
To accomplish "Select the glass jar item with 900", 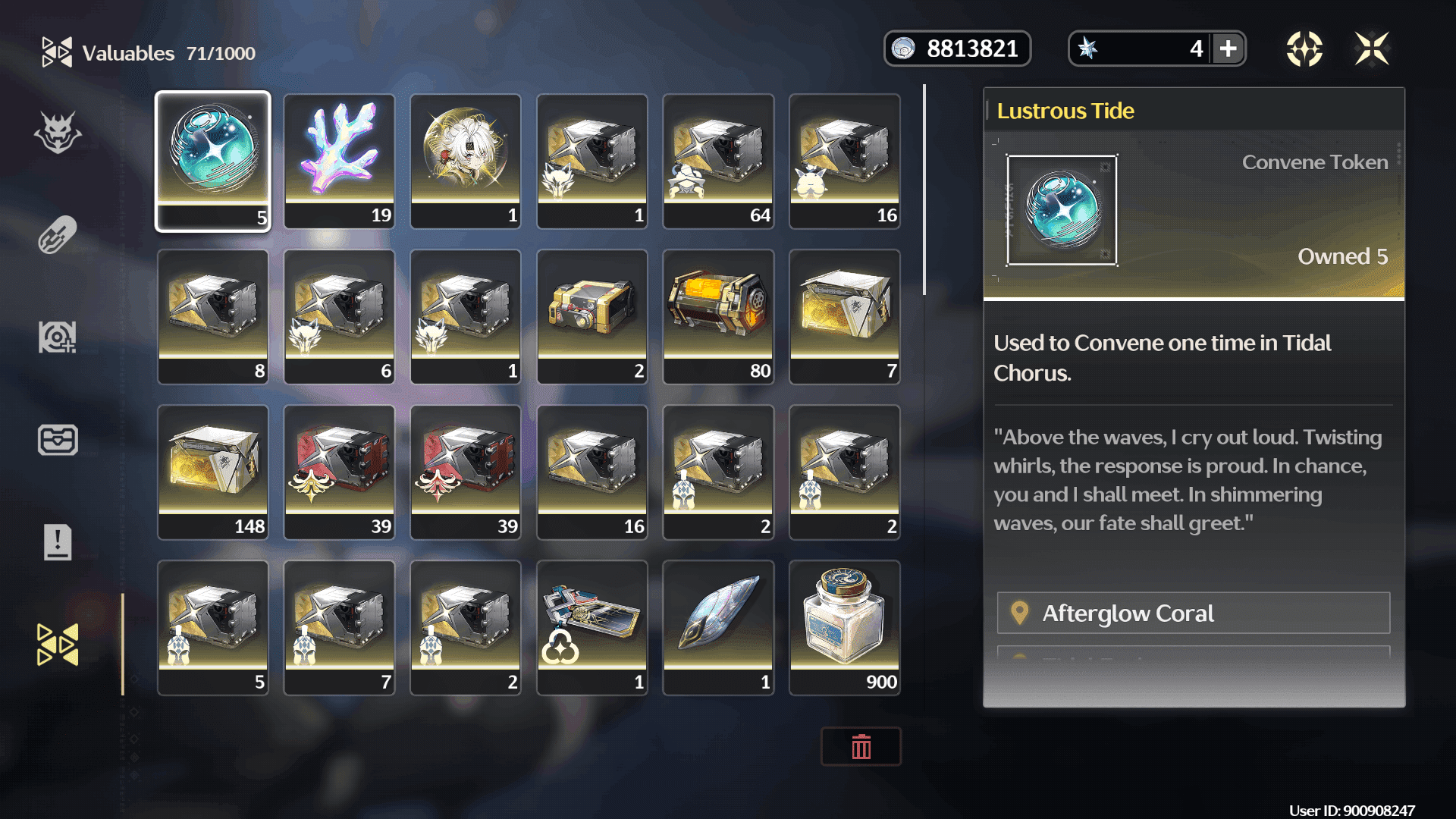I will tap(845, 627).
